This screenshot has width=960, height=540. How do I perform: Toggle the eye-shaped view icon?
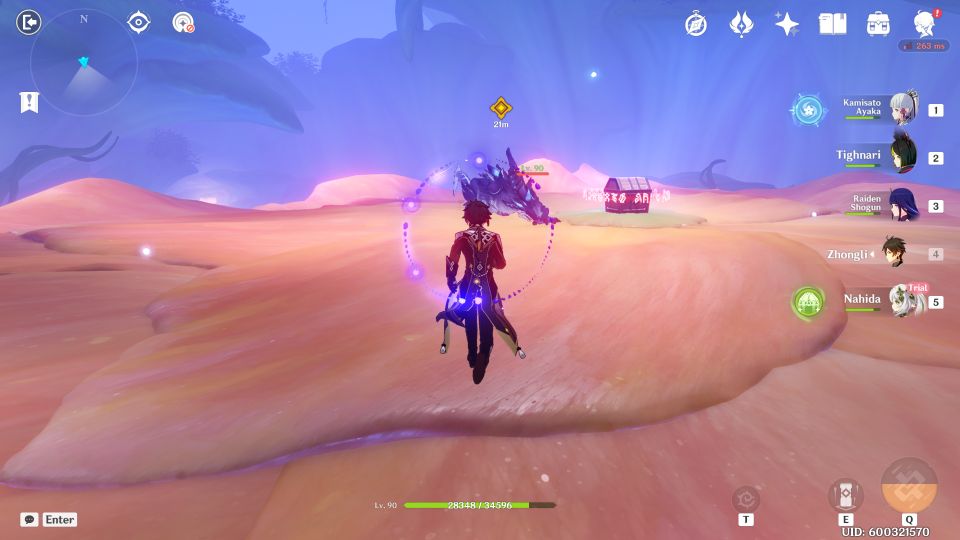[x=138, y=22]
